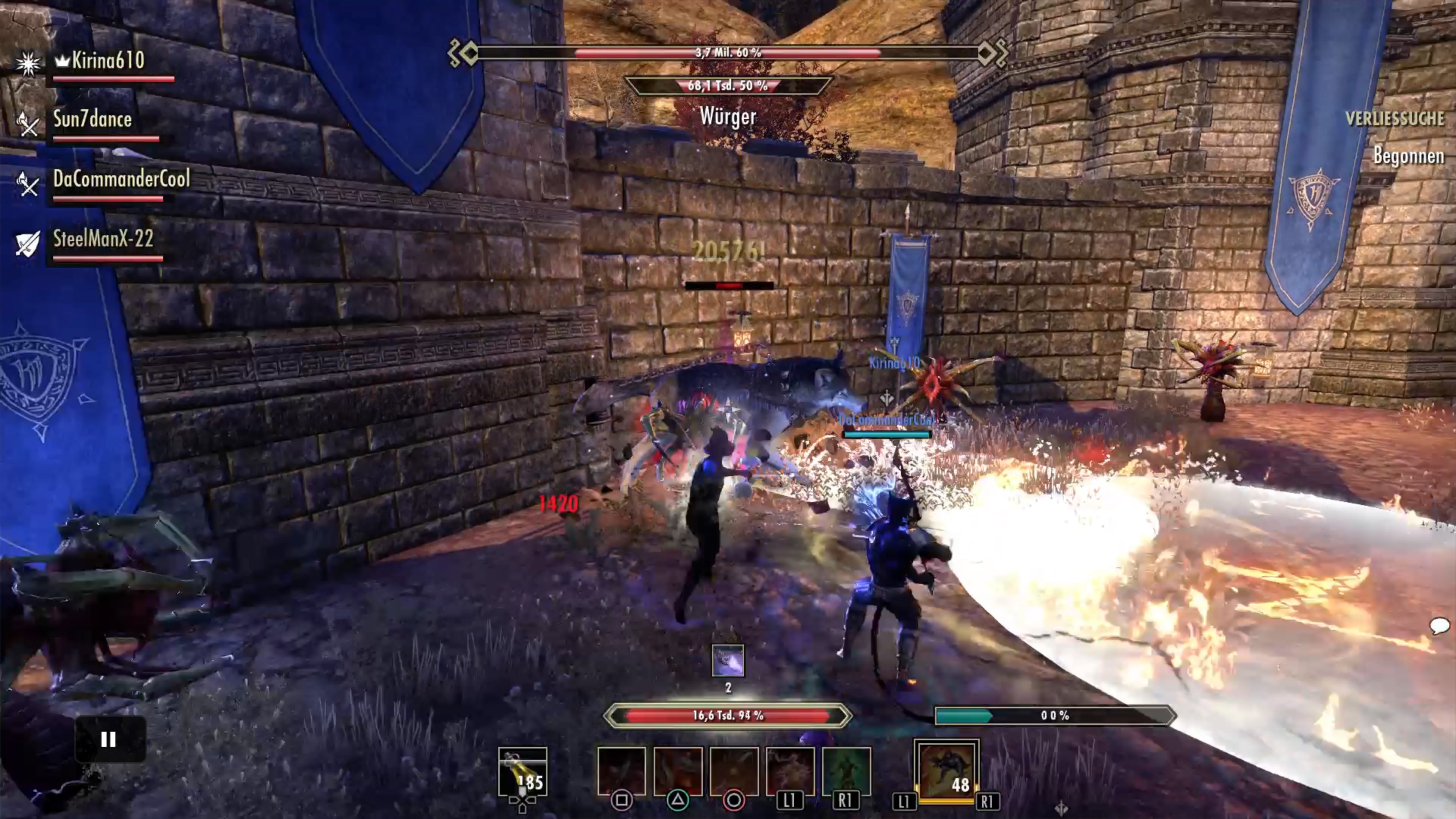Use the quickslot potion with 185 count
1456x819 pixels.
tap(522, 772)
